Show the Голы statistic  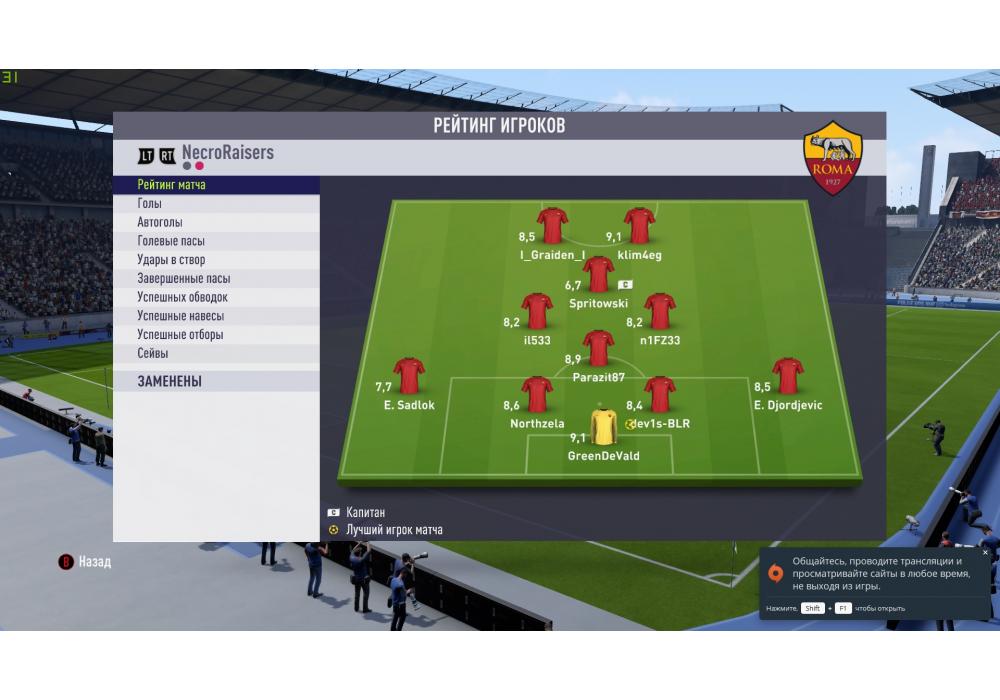coord(150,204)
